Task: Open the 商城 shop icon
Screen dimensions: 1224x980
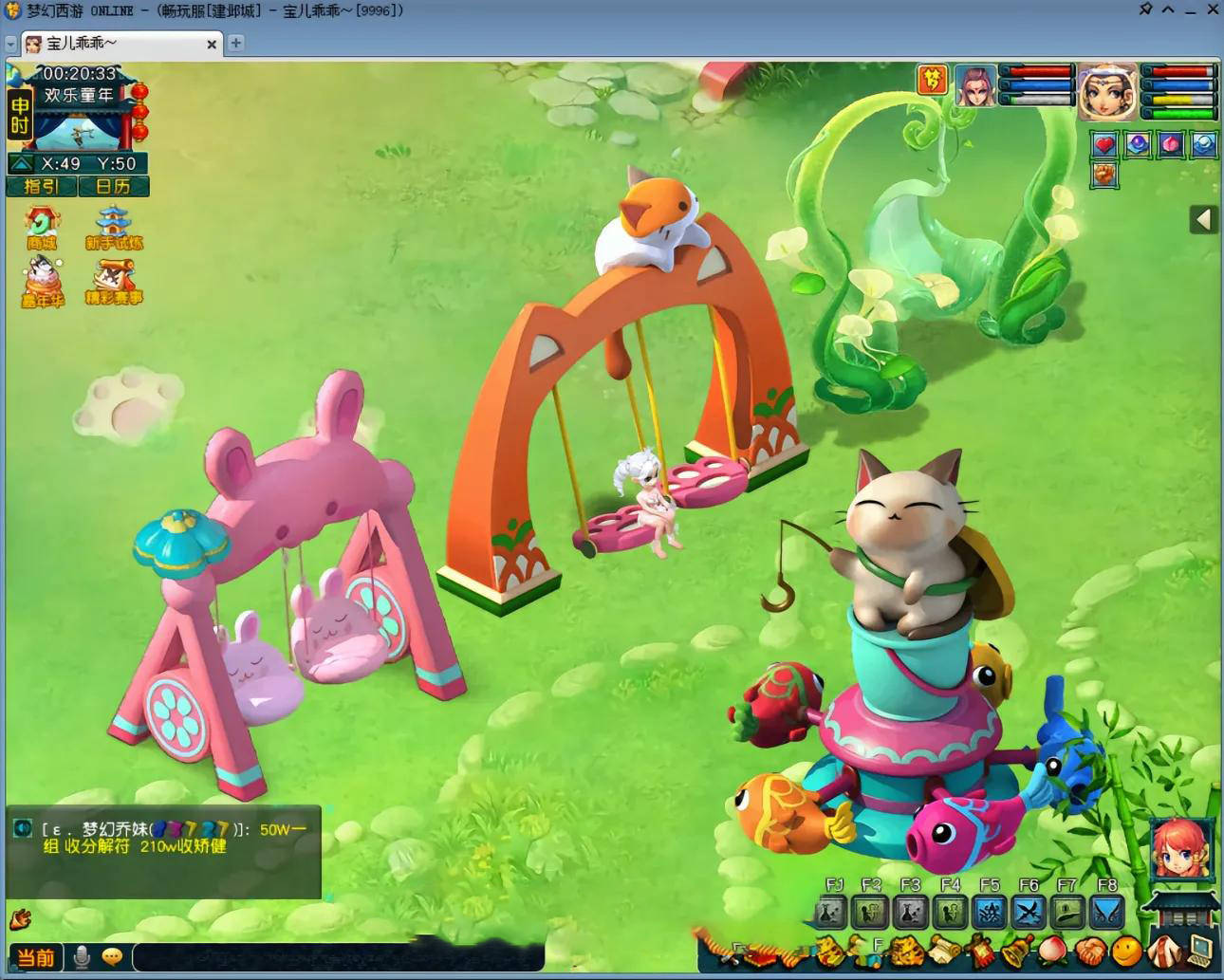Action: (x=42, y=229)
